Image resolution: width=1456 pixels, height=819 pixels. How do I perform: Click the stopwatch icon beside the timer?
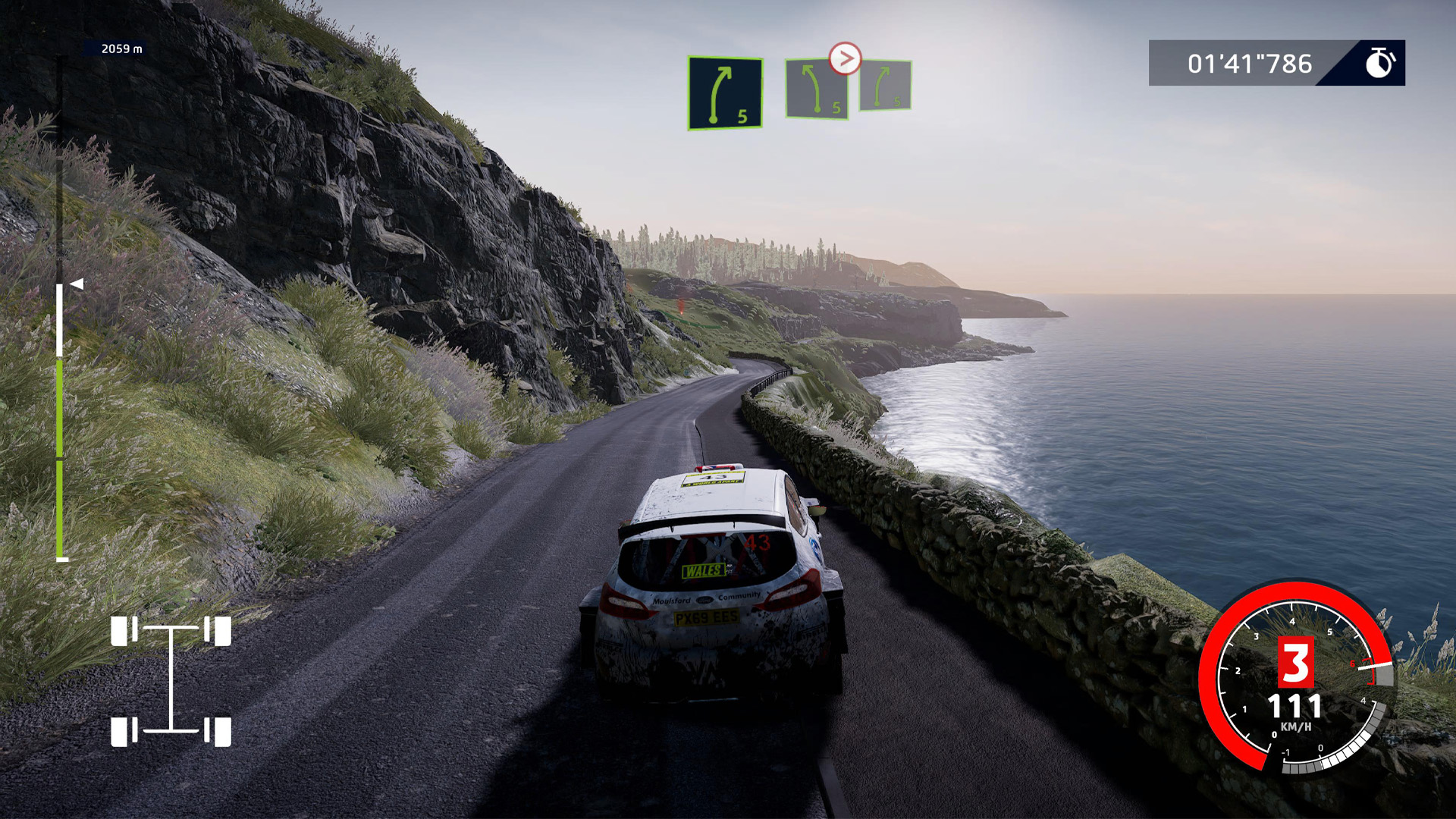[x=1379, y=63]
